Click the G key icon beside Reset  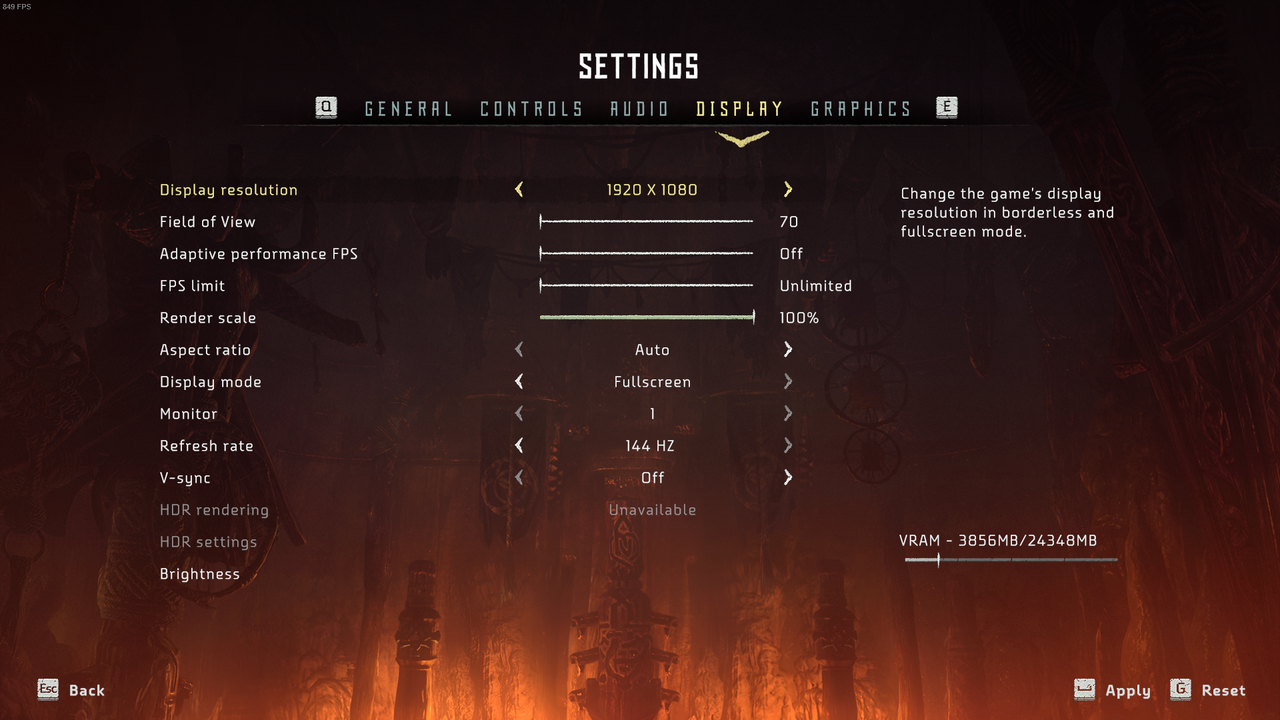click(x=1178, y=689)
